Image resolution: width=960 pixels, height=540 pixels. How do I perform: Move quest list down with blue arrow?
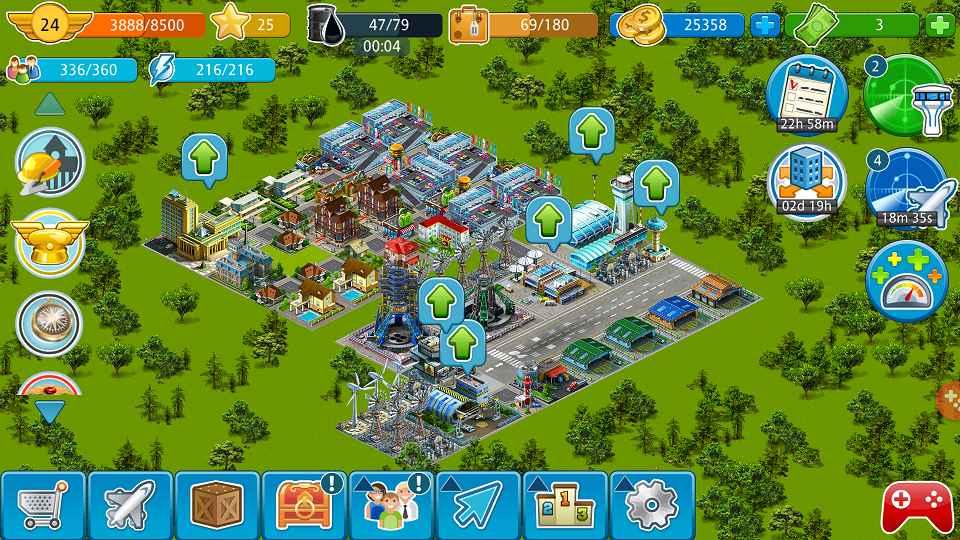[50, 410]
